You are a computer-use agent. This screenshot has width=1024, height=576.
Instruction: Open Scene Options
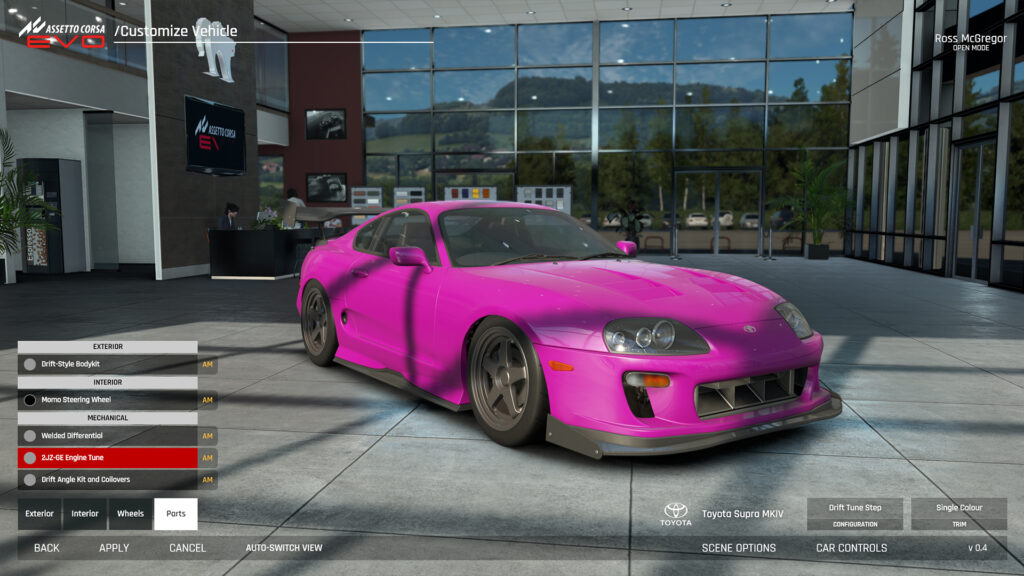738,548
